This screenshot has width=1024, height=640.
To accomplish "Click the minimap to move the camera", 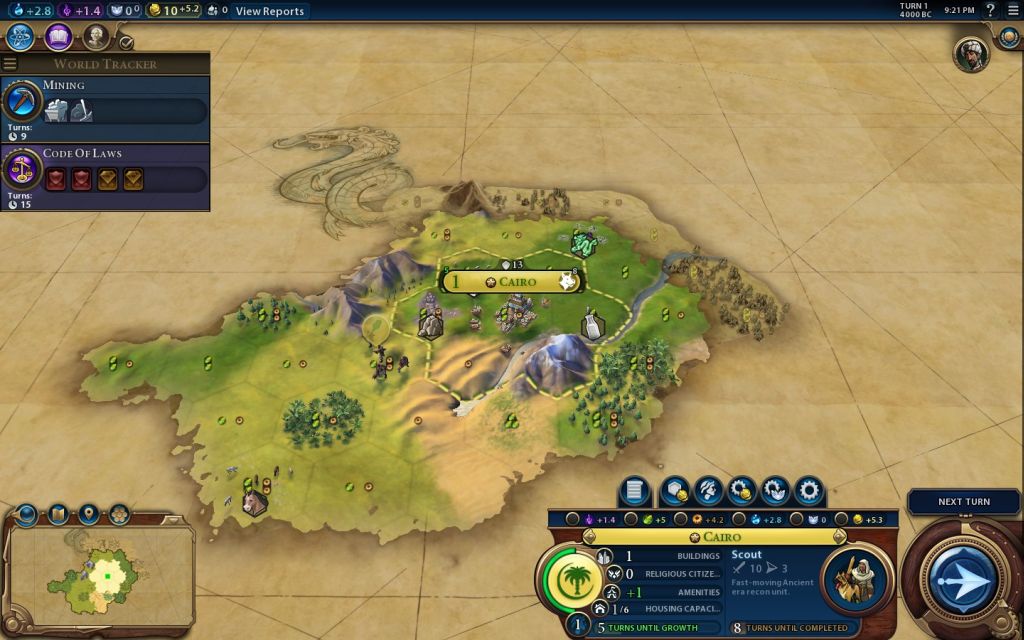I will (100, 575).
